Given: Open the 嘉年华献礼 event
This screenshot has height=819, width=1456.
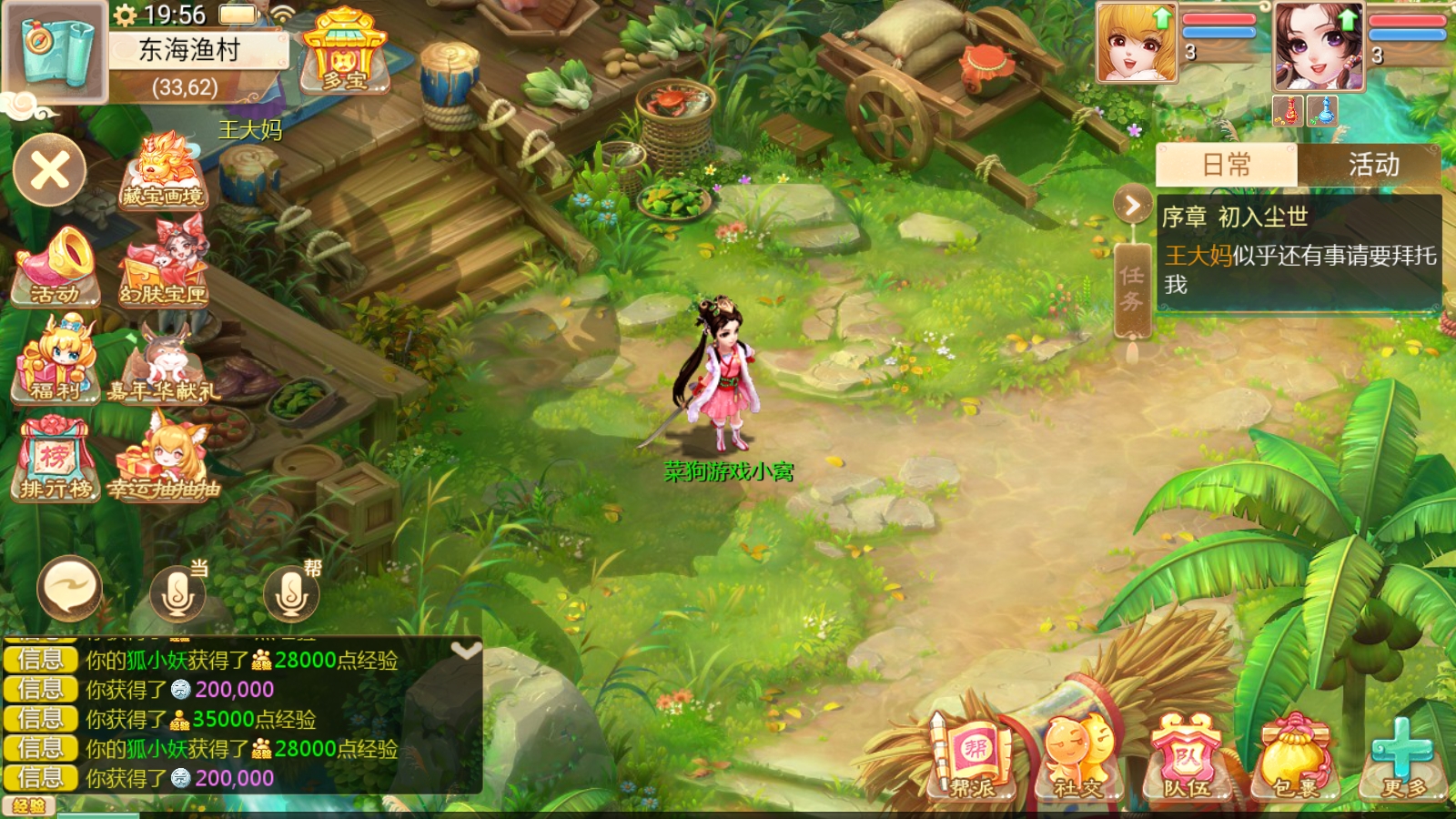Looking at the screenshot, I should [x=165, y=364].
